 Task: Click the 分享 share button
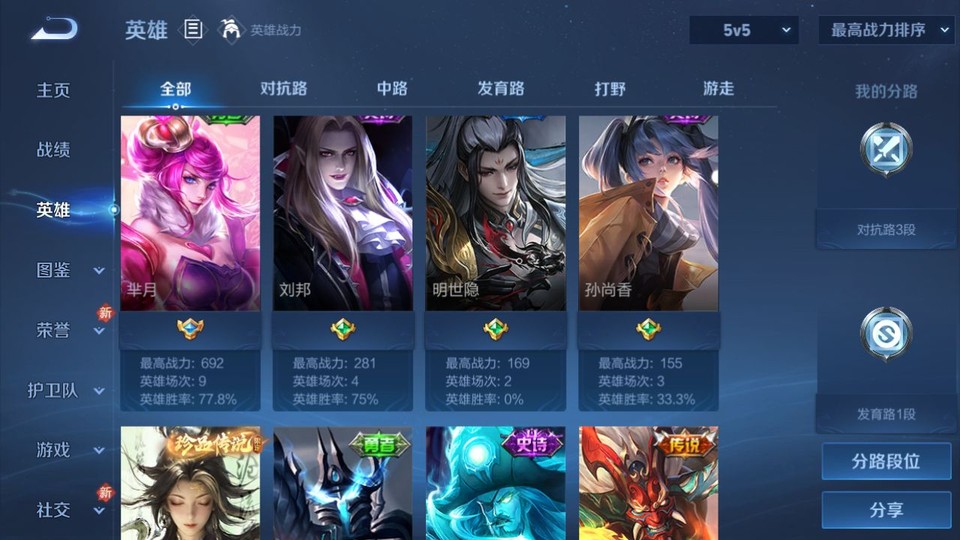click(885, 510)
